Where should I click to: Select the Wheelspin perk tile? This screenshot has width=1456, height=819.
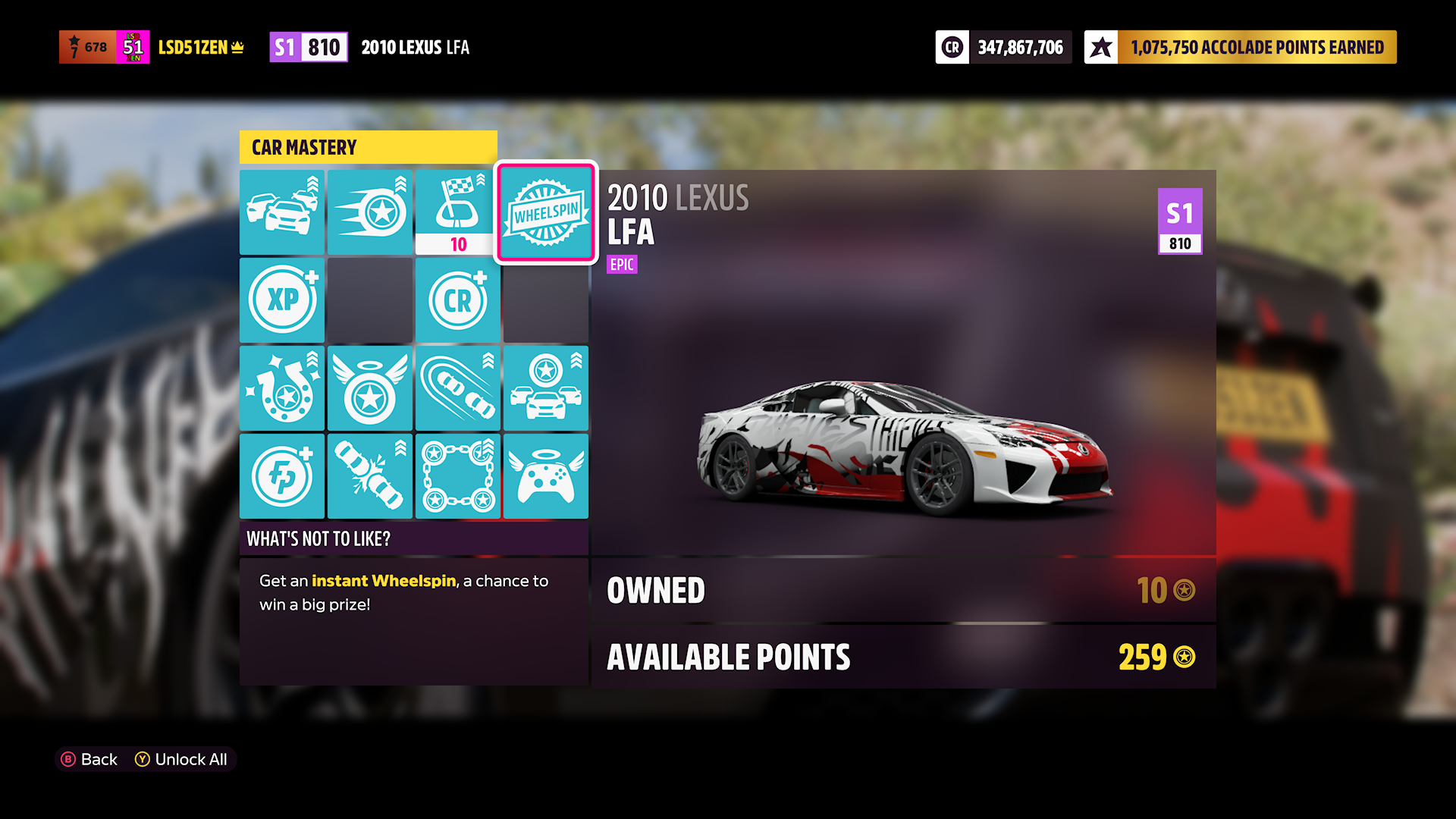click(545, 212)
